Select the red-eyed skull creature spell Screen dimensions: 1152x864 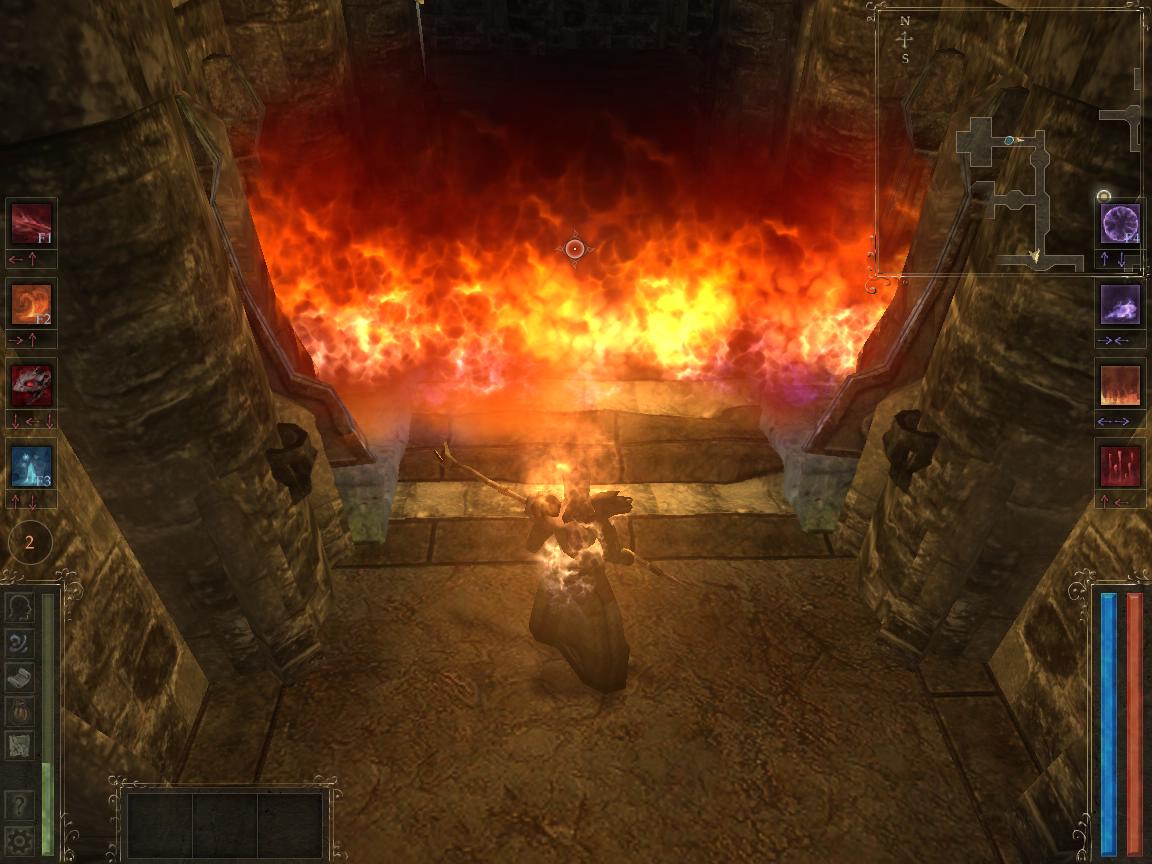coord(31,385)
